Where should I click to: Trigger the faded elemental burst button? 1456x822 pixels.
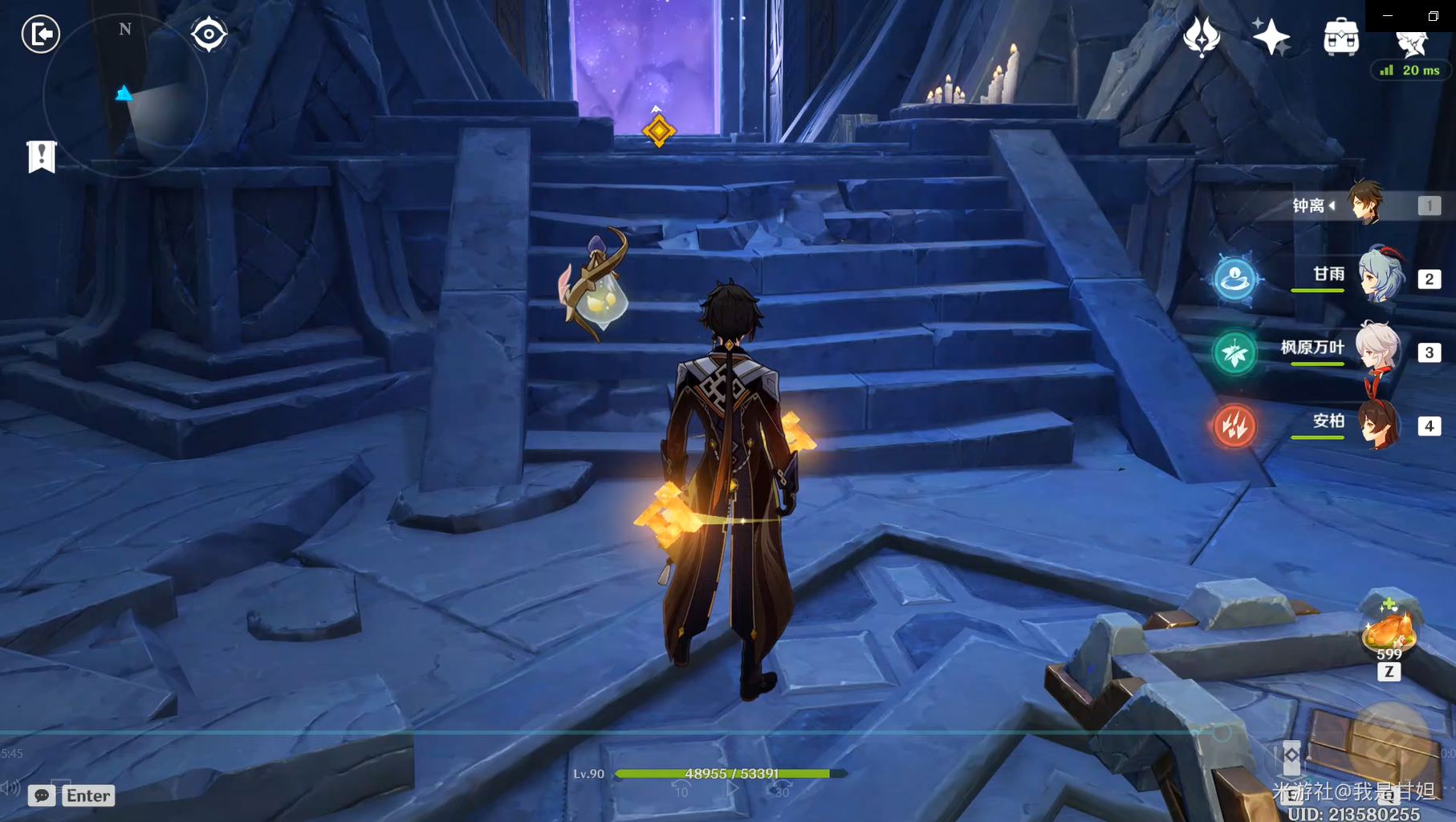click(1389, 740)
